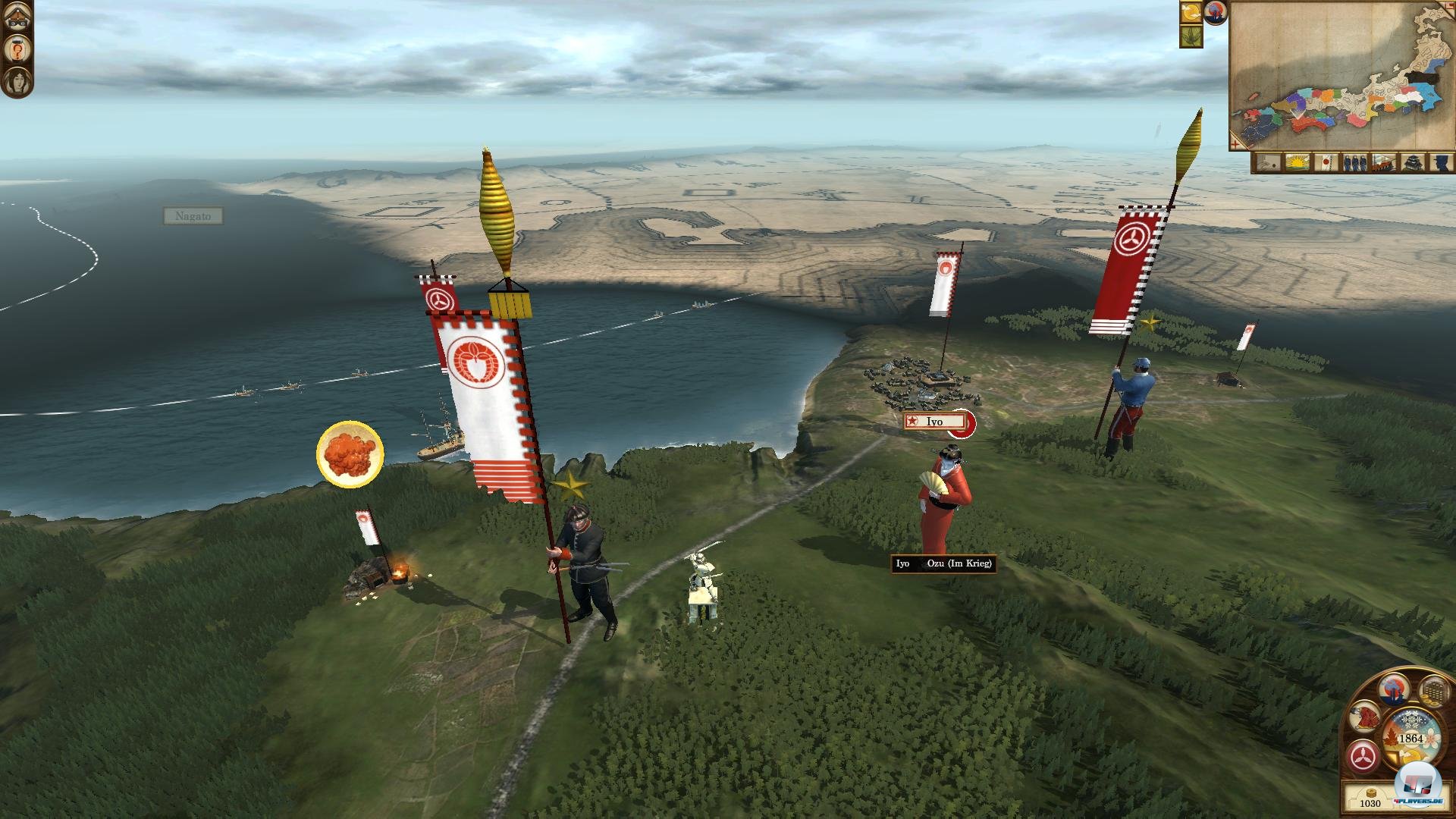Select the Nagato region label
Viewport: 1456px width, 819px height.
tap(193, 216)
